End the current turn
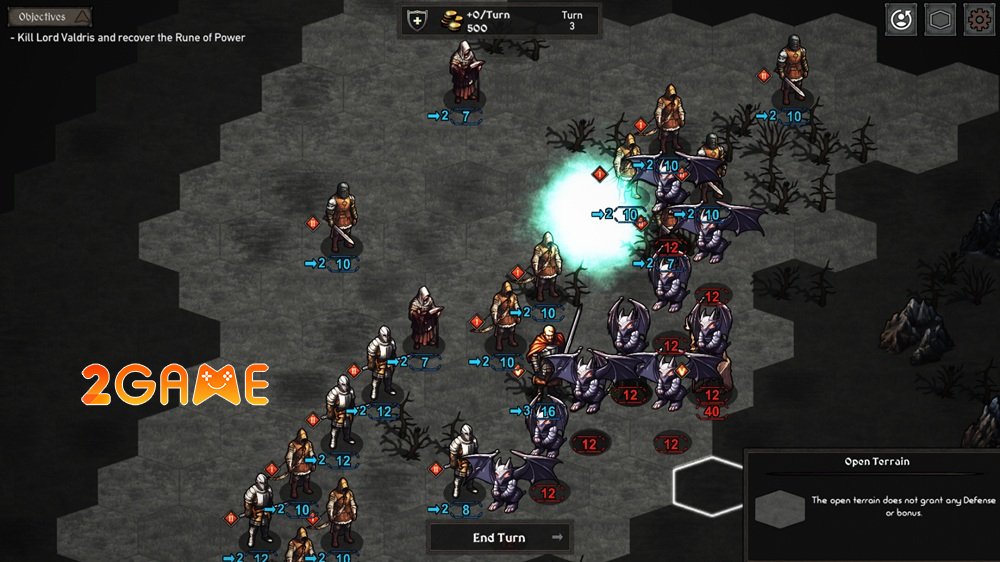This screenshot has width=1000, height=562. click(500, 537)
